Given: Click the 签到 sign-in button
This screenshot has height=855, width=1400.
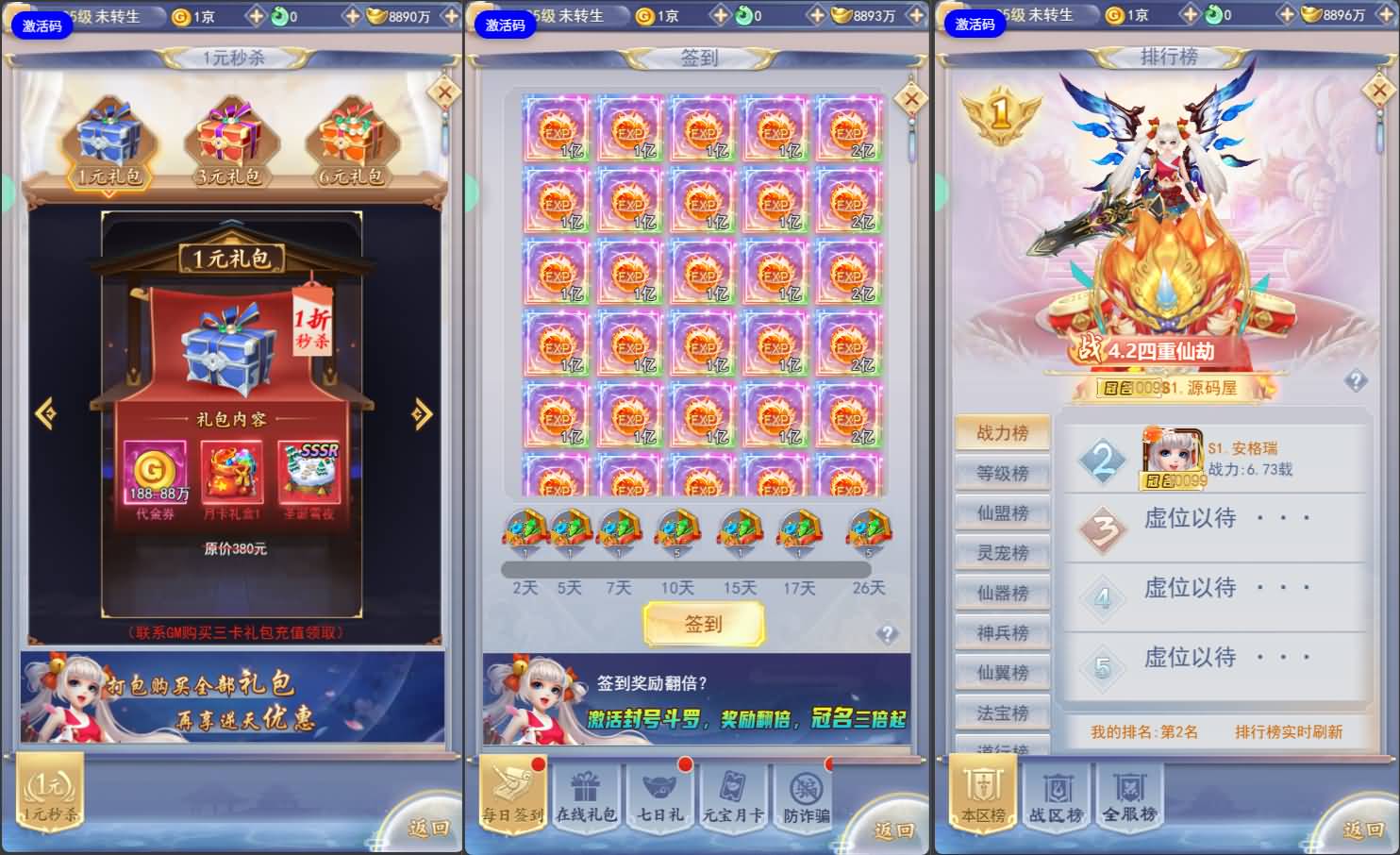Looking at the screenshot, I should point(703,624).
